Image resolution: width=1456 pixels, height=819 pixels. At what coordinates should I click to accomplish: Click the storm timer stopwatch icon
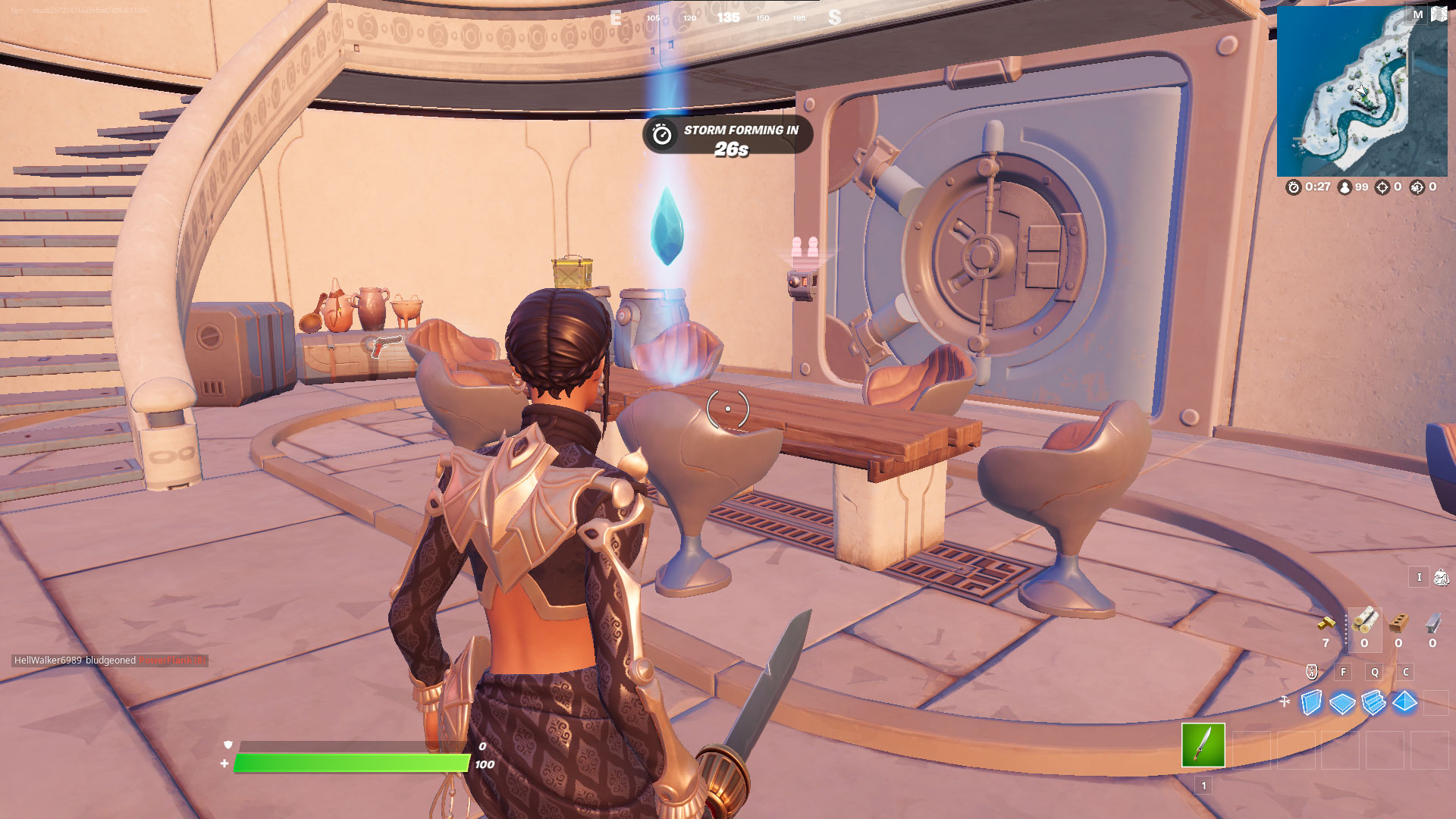[1293, 186]
